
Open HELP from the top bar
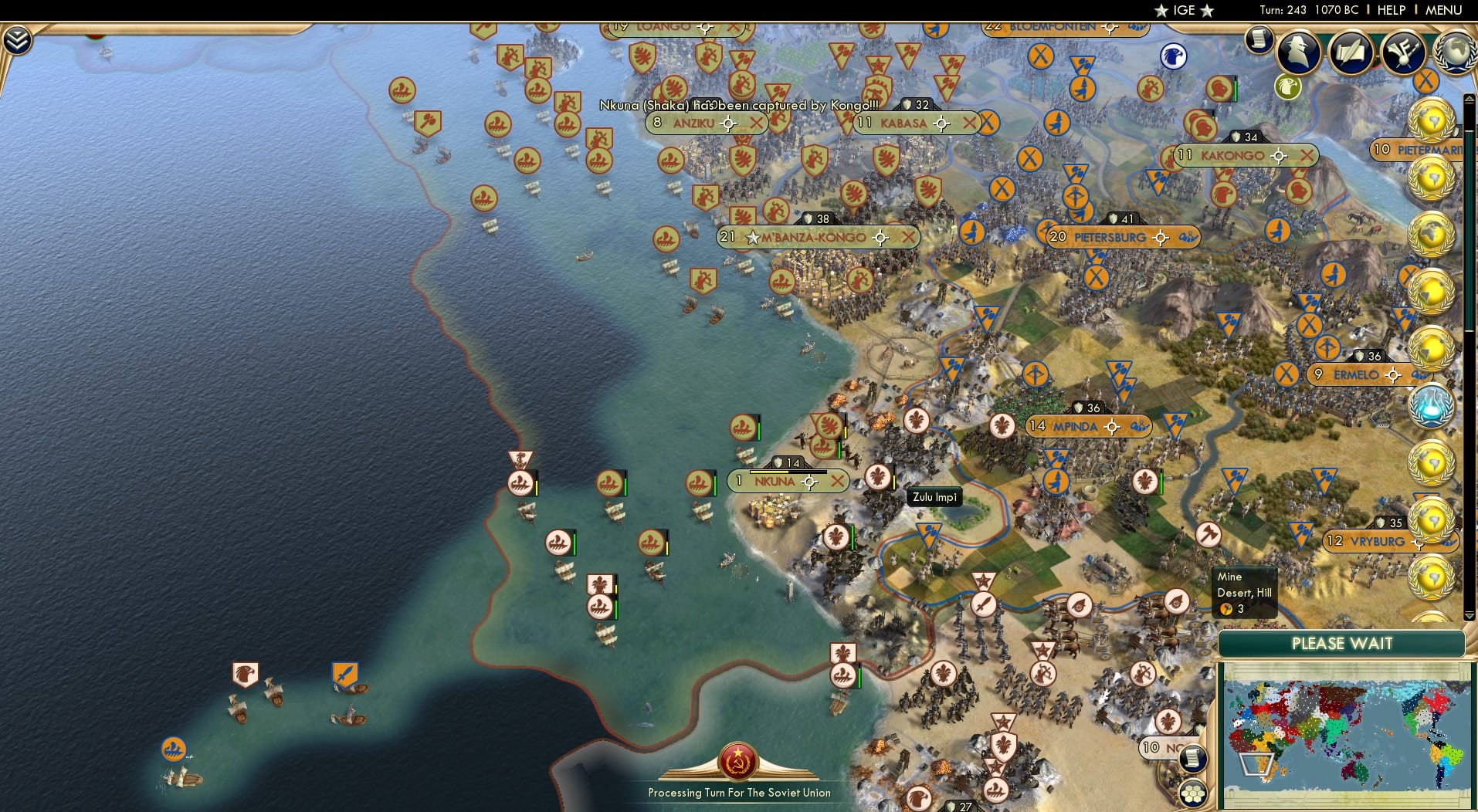1390,10
